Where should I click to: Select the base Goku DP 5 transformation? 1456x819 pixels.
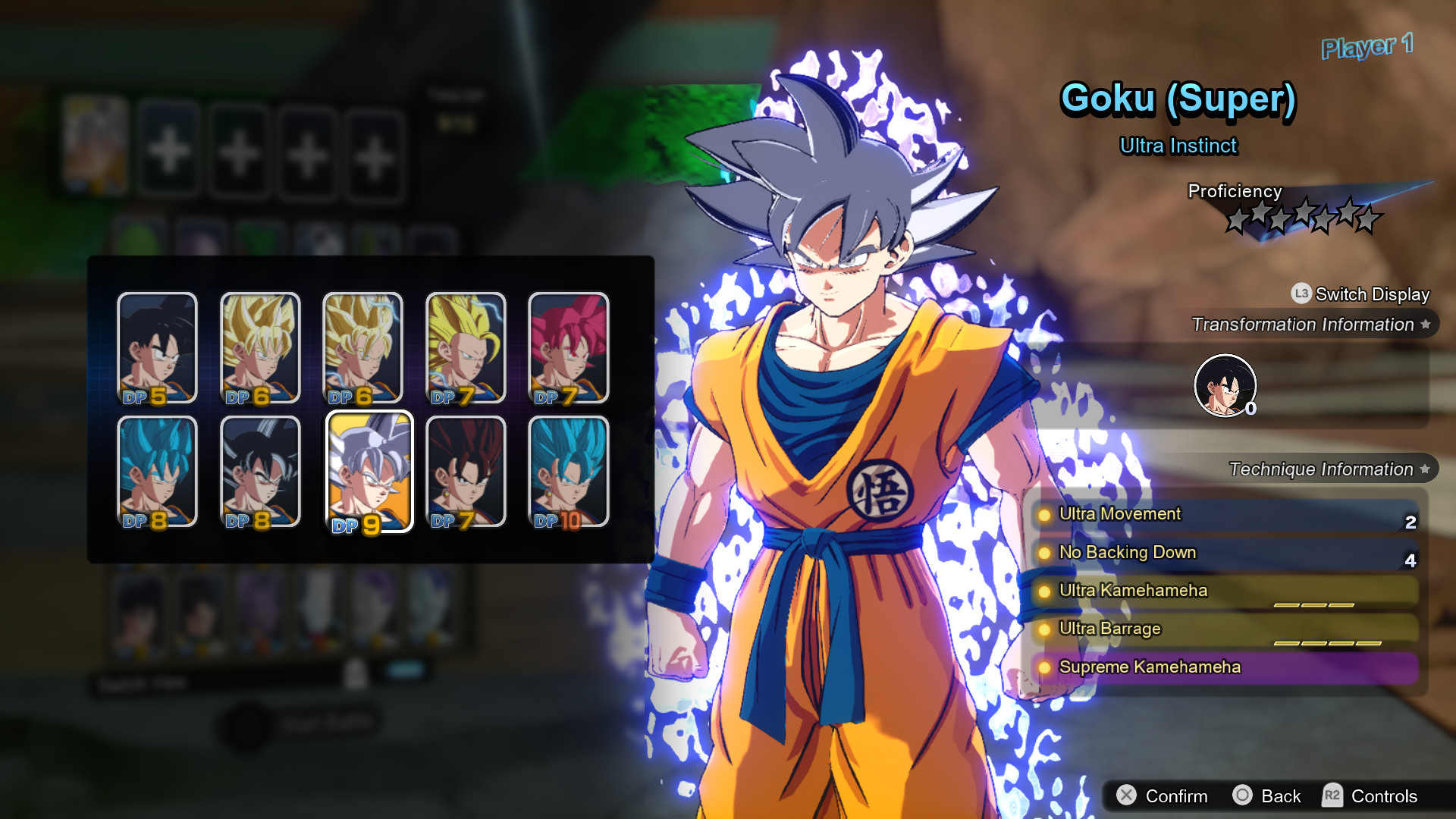pyautogui.click(x=156, y=347)
